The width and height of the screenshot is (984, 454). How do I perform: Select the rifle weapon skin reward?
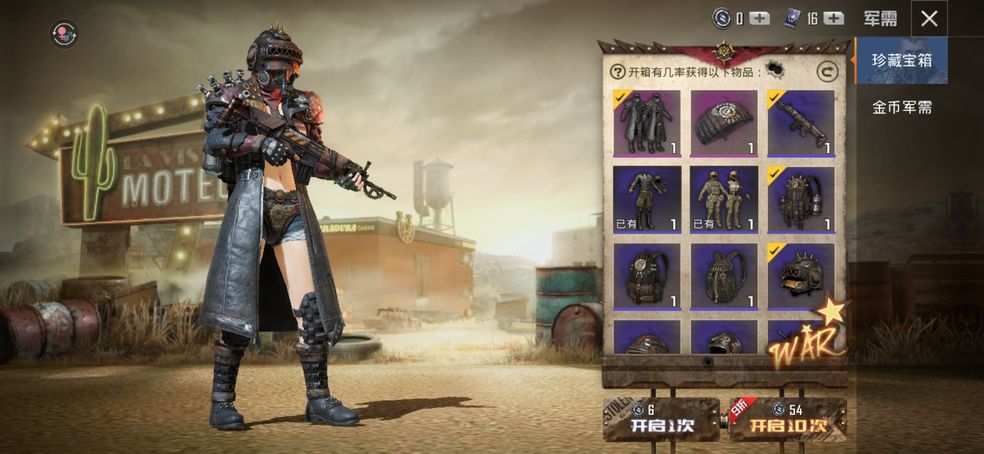coord(801,124)
